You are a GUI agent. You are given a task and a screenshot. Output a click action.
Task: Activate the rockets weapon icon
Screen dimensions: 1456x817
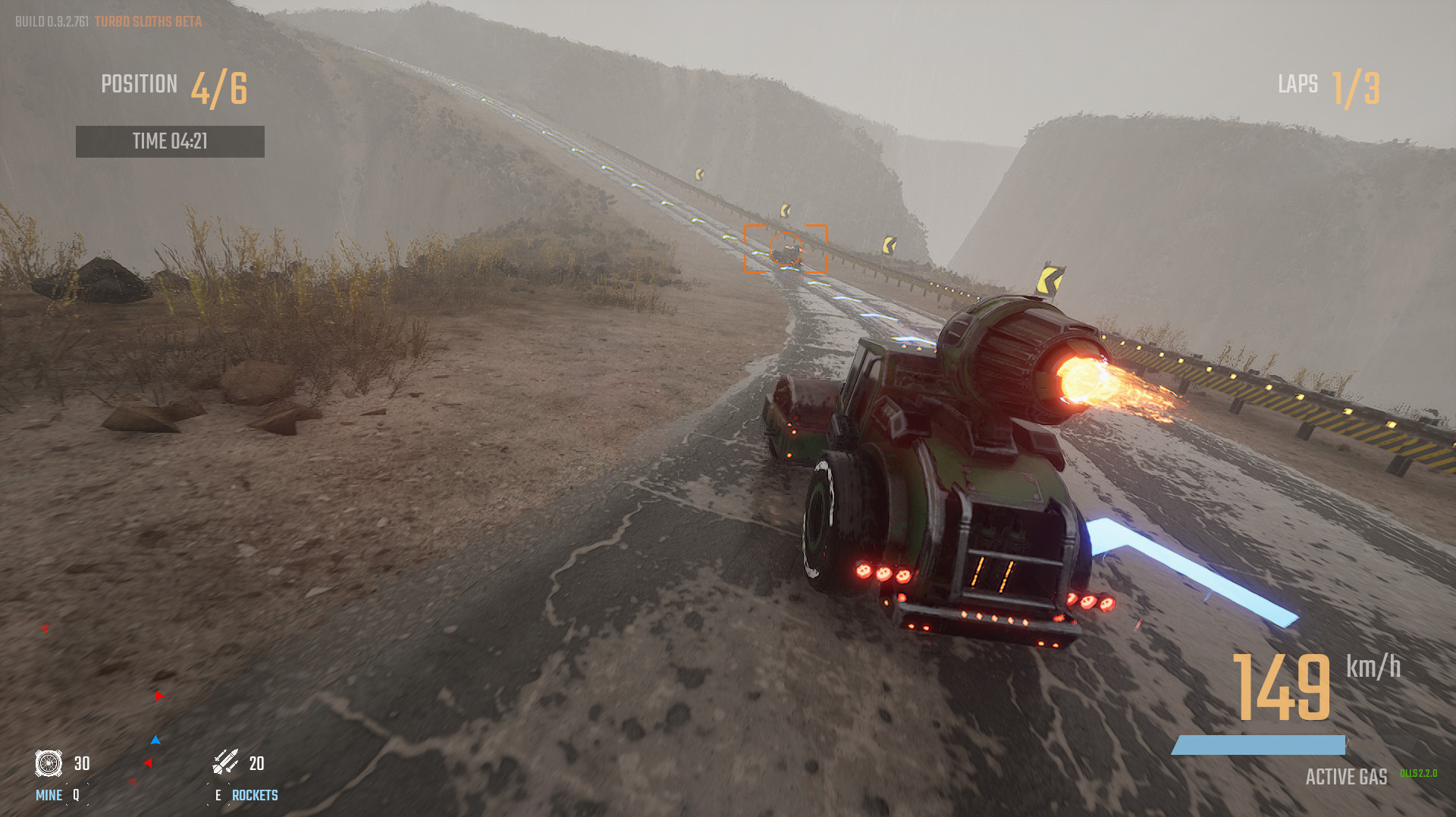[225, 762]
